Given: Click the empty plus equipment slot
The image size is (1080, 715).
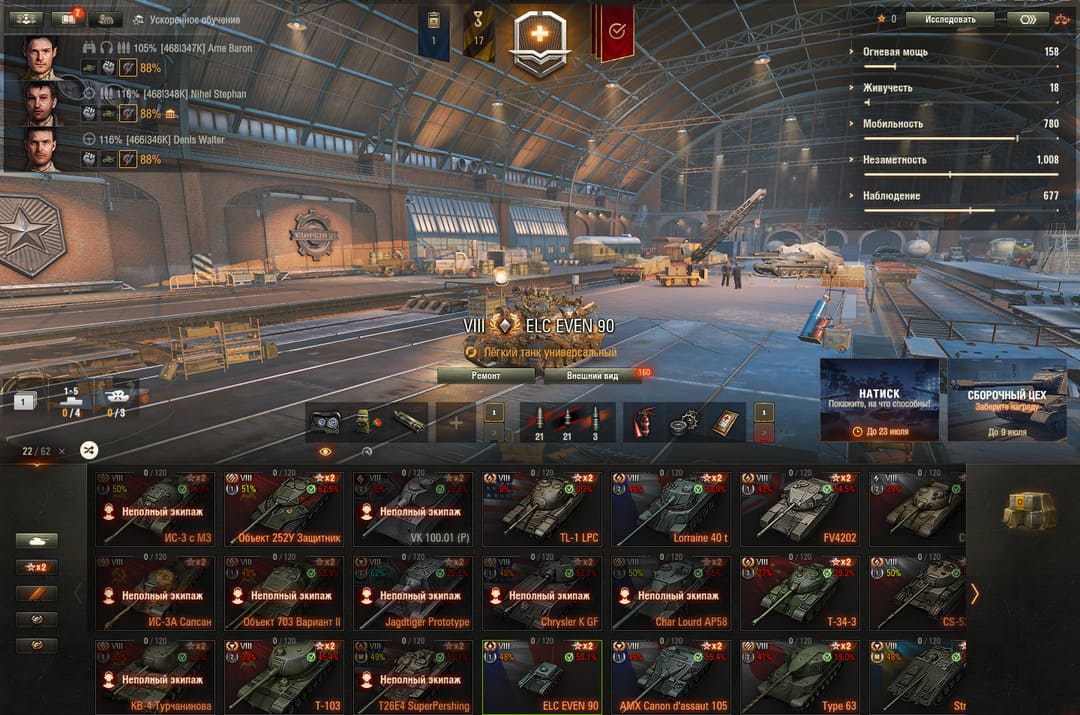Looking at the screenshot, I should [x=456, y=422].
